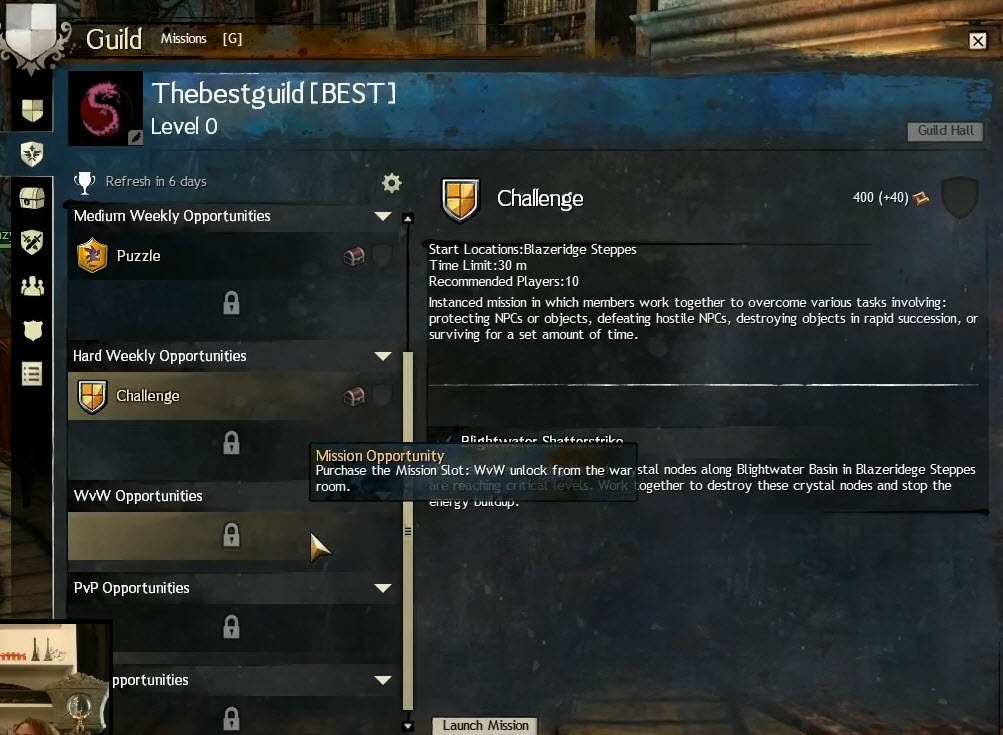1003x735 pixels.
Task: Open the Guild Hall button
Action: tap(945, 131)
